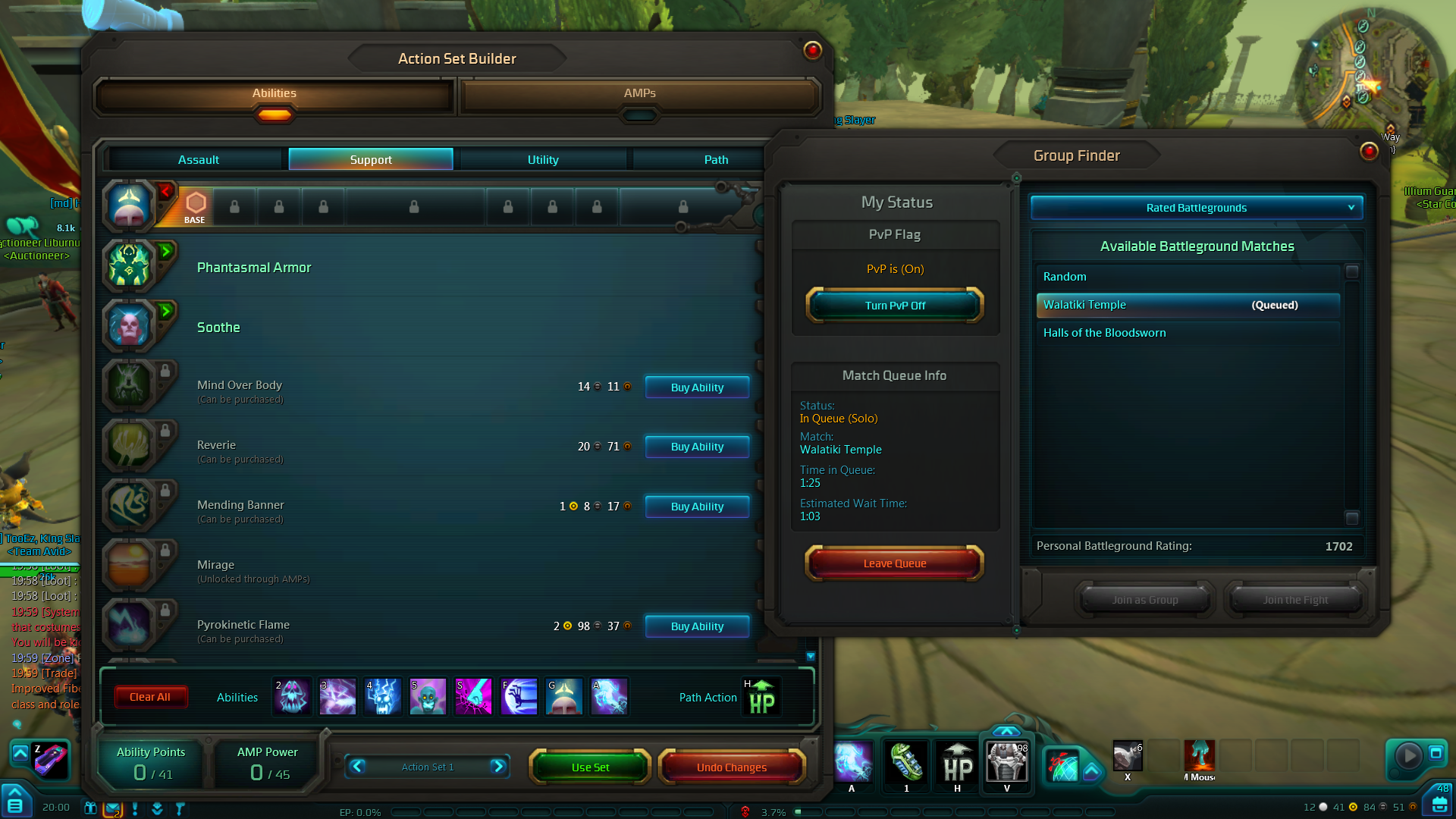Viewport: 1456px width, 819px height.
Task: Undo Changes to the action set
Action: 731,767
